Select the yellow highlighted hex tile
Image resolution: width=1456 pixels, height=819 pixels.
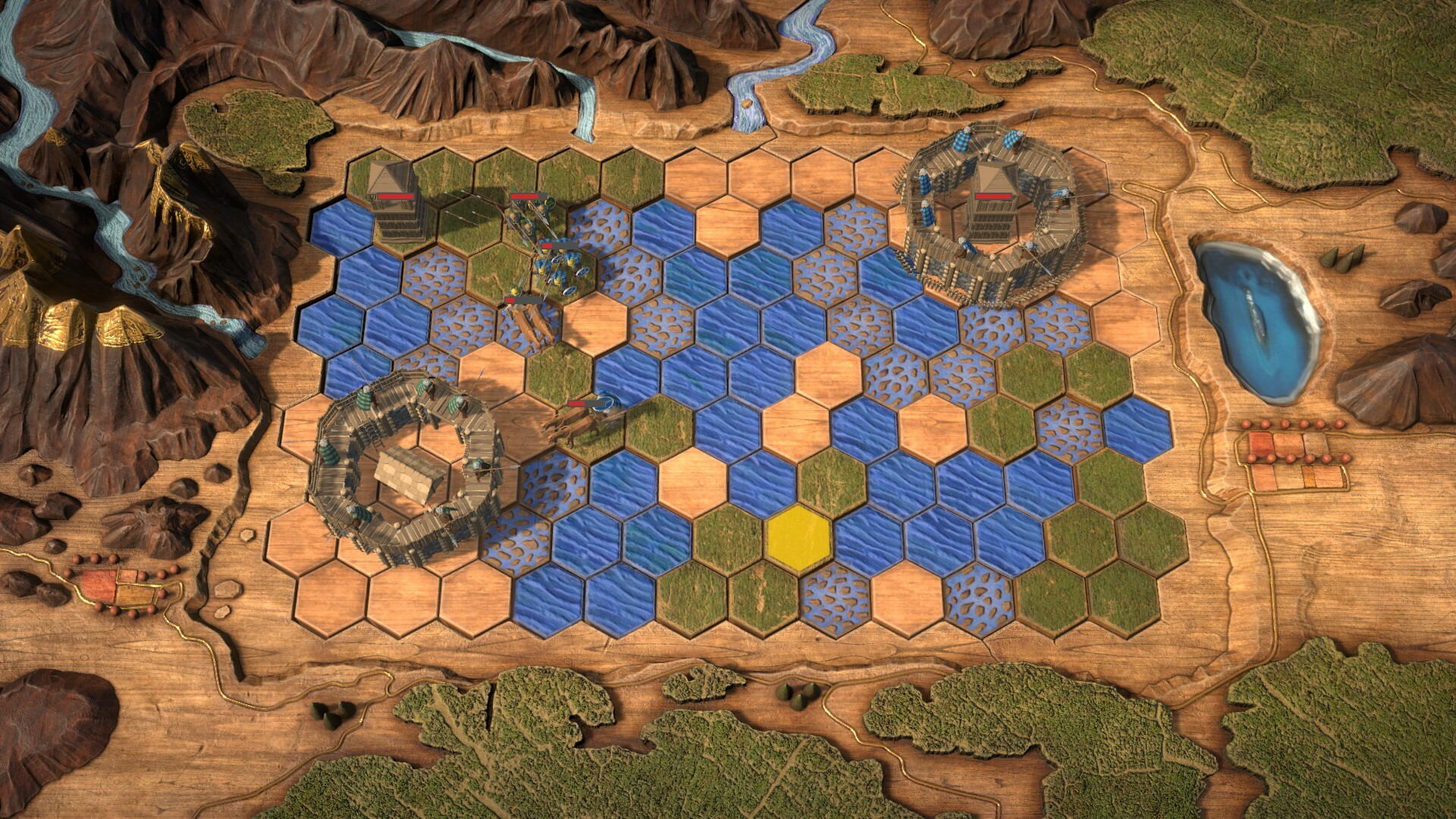(x=799, y=536)
